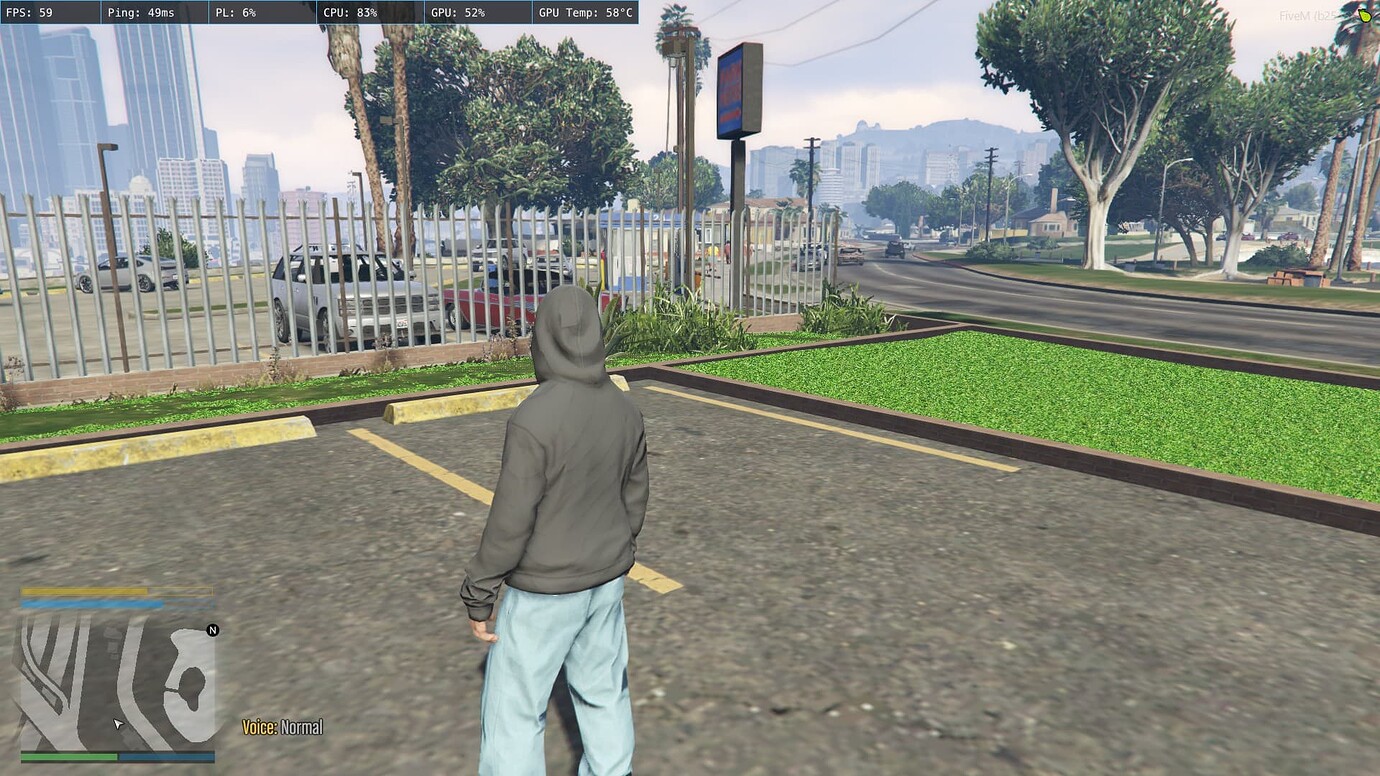Click the FPS counter showing 59
This screenshot has width=1380, height=776.
click(x=30, y=14)
